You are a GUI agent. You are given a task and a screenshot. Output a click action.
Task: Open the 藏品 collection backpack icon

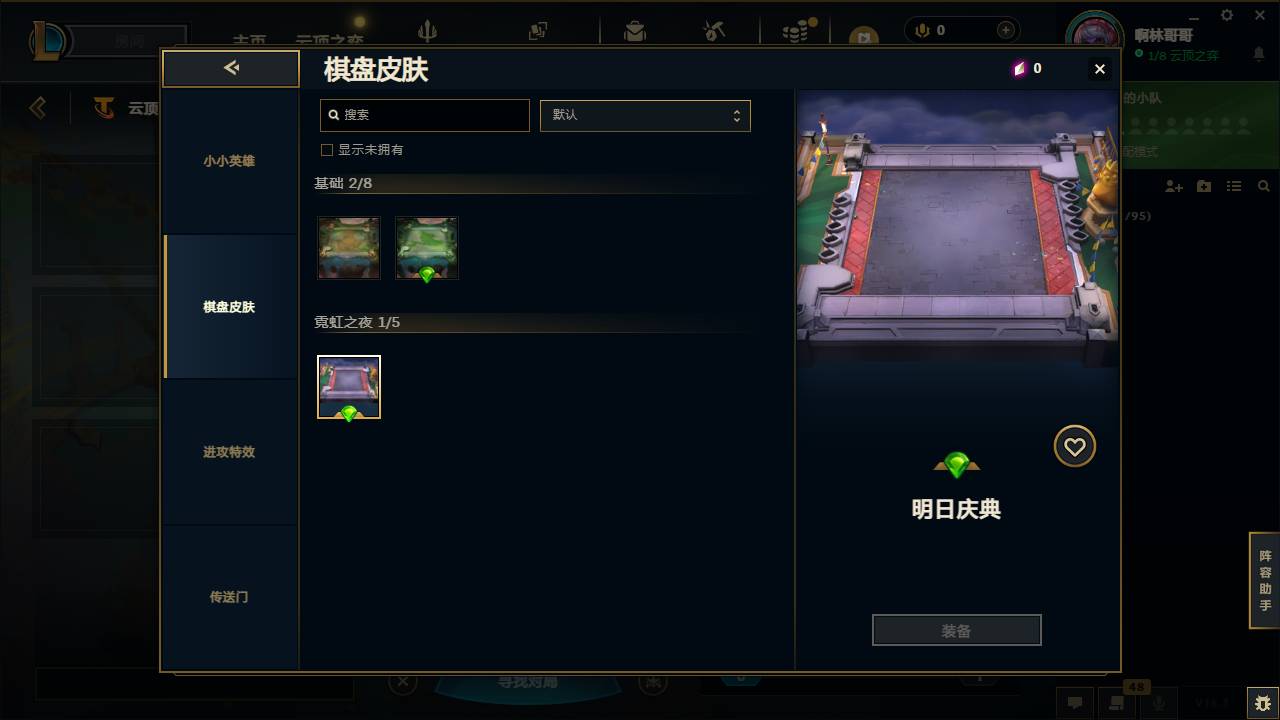point(636,30)
